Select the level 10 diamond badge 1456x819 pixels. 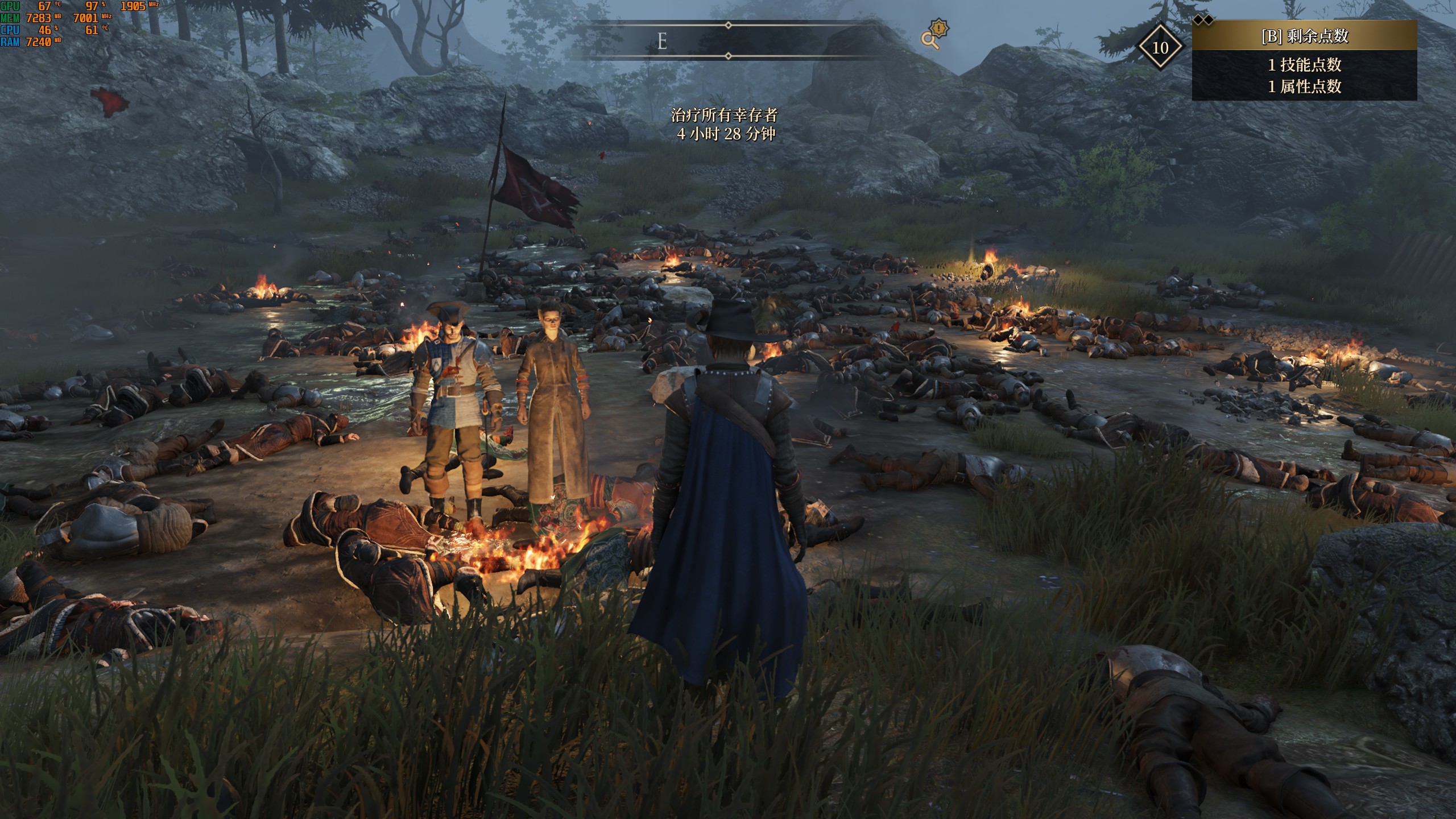pyautogui.click(x=1160, y=47)
